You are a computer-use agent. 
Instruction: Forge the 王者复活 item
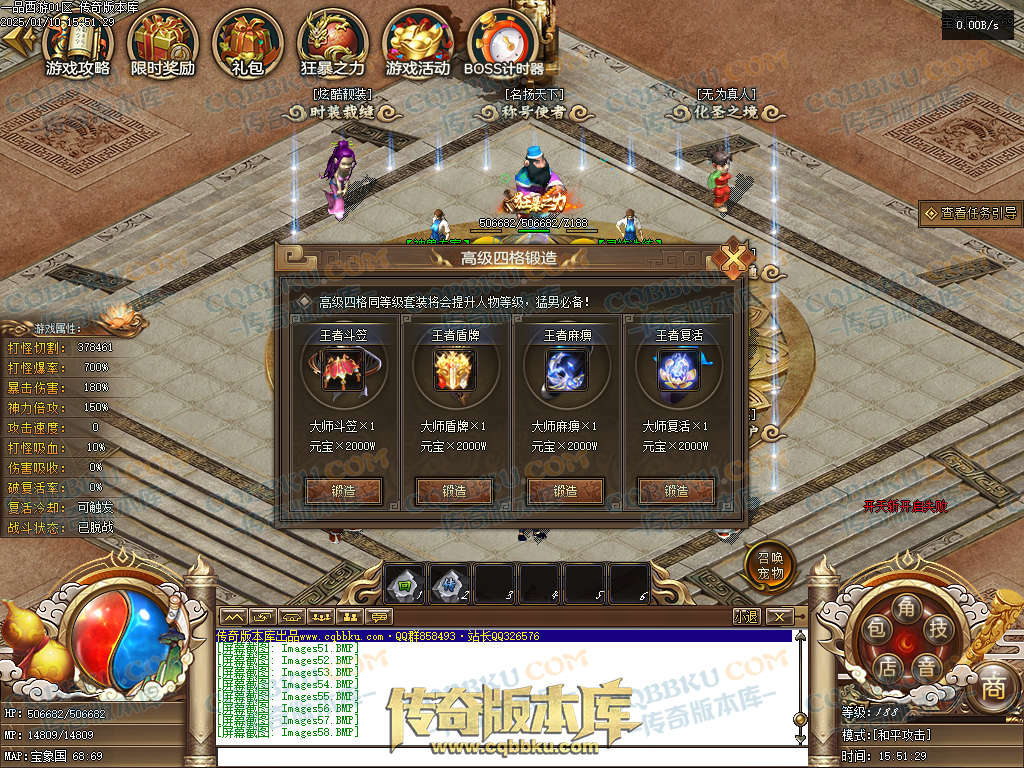point(676,491)
